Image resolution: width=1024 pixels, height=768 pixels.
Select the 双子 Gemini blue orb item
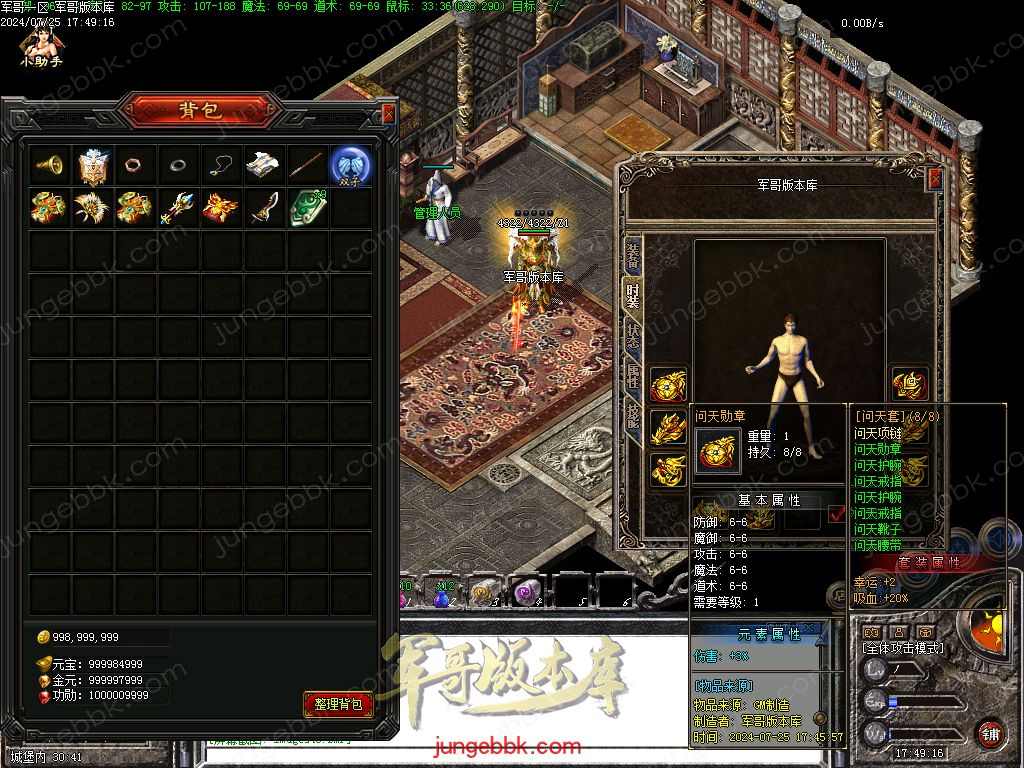coord(351,165)
